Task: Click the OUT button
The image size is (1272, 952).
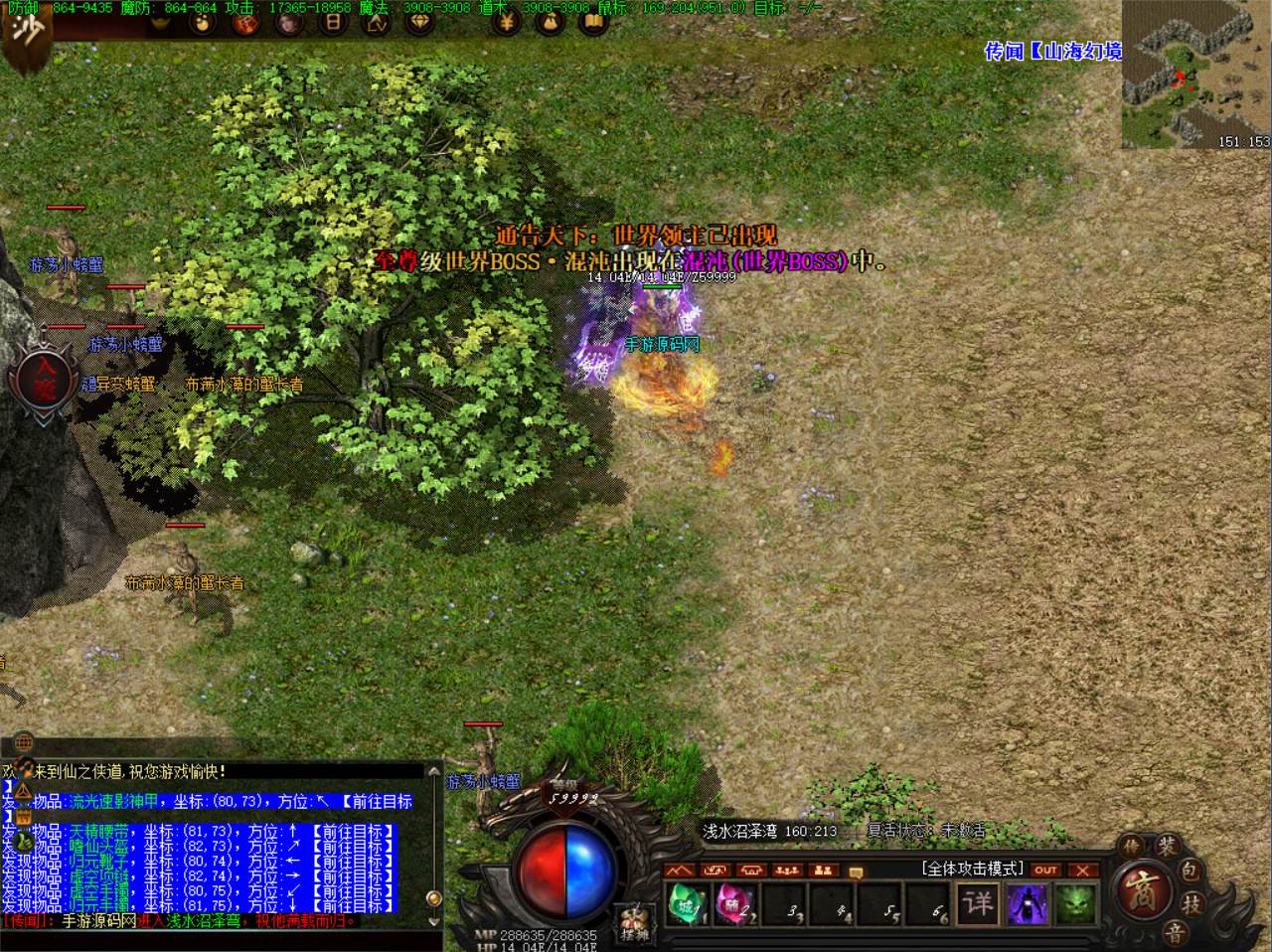Action: pos(1045,870)
